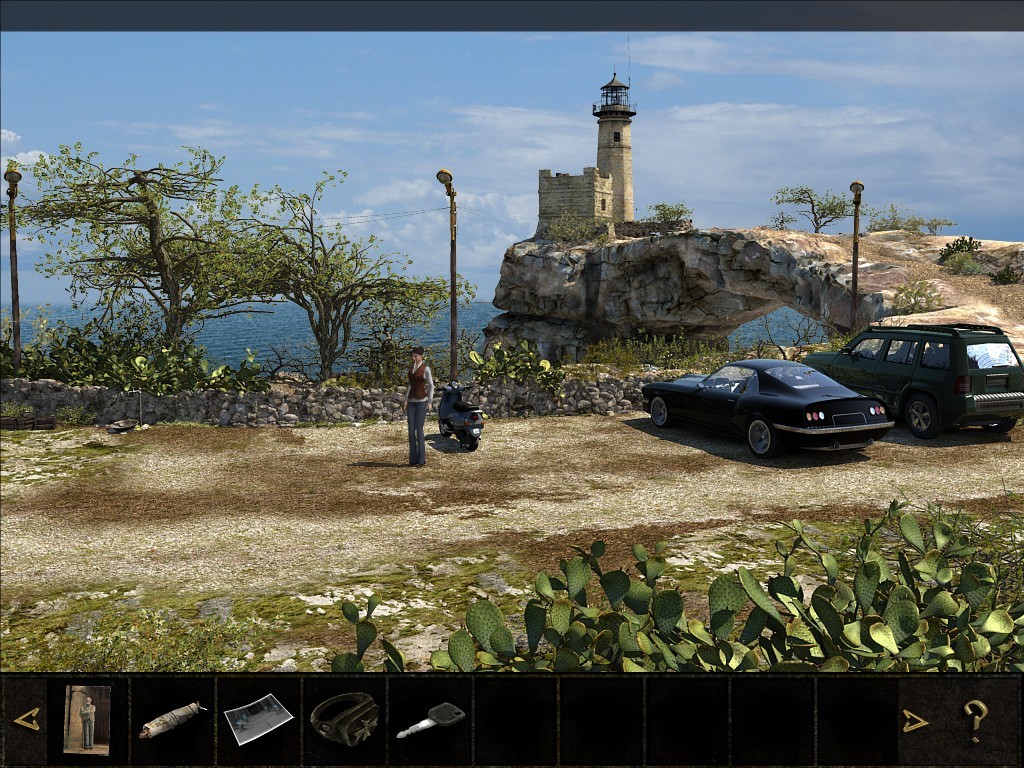Screen dimensions: 1024x768
Task: Select the photo of a standing man
Action: 87,719
